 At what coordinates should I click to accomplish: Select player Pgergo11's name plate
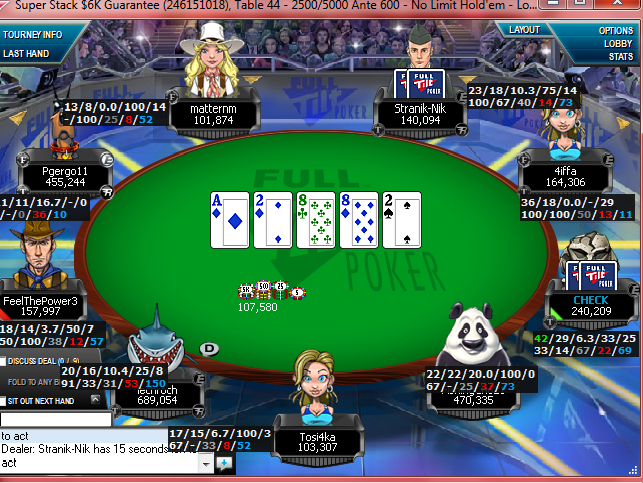(65, 176)
